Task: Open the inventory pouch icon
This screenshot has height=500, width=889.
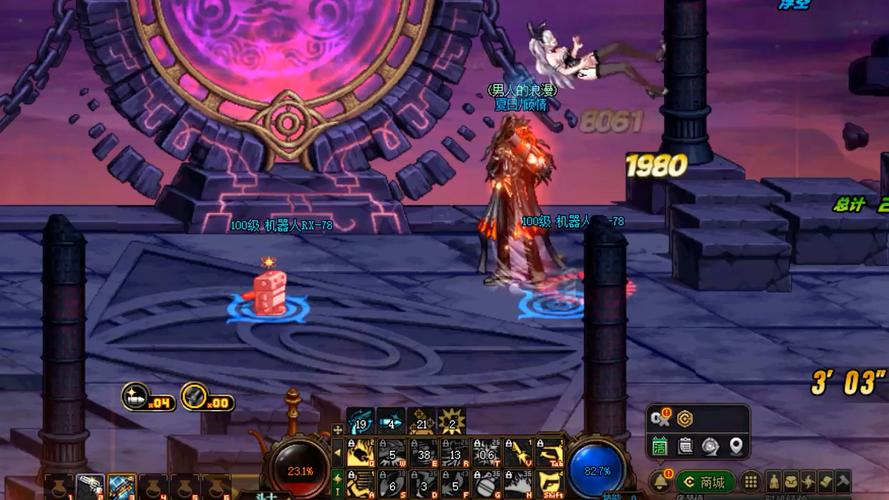Action: click(790, 482)
